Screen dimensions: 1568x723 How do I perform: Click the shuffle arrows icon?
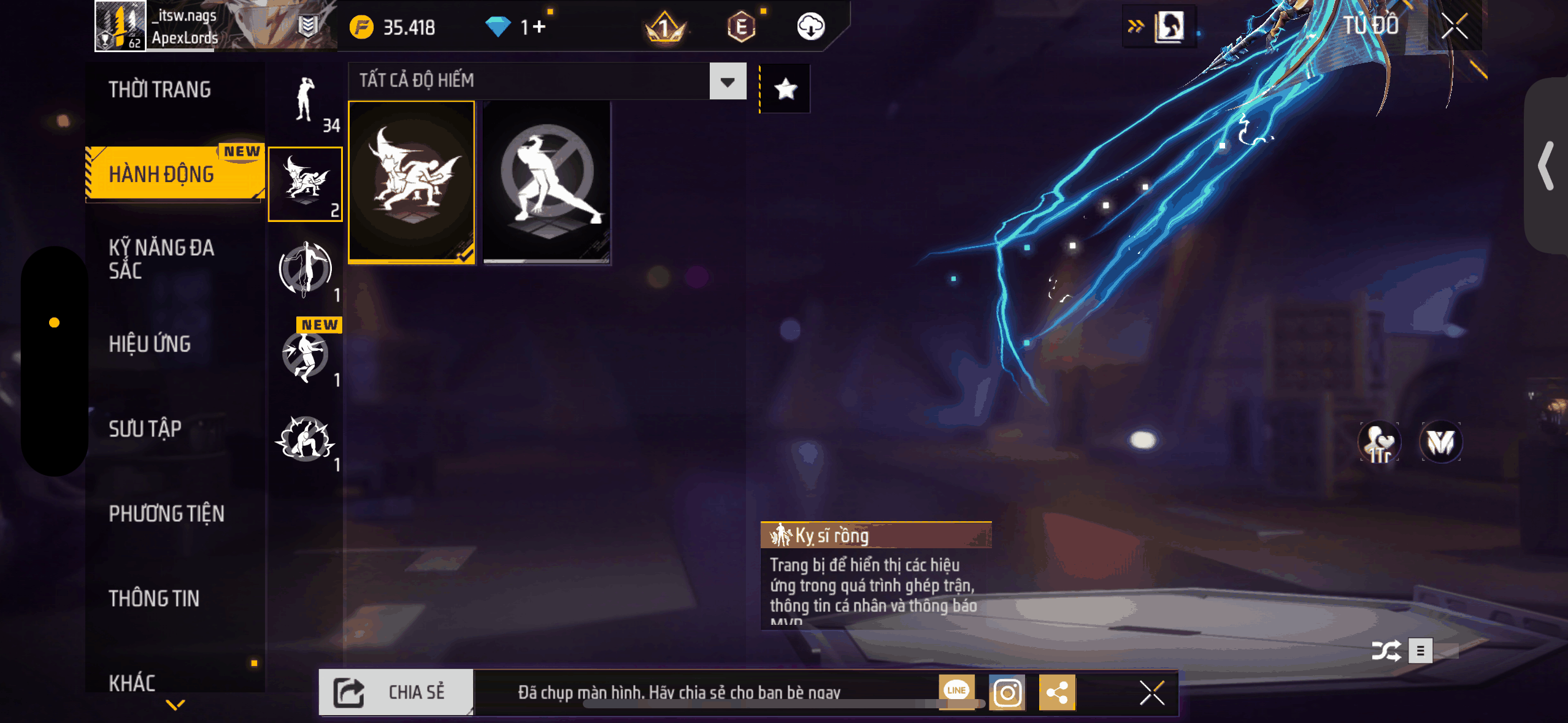[x=1386, y=651]
